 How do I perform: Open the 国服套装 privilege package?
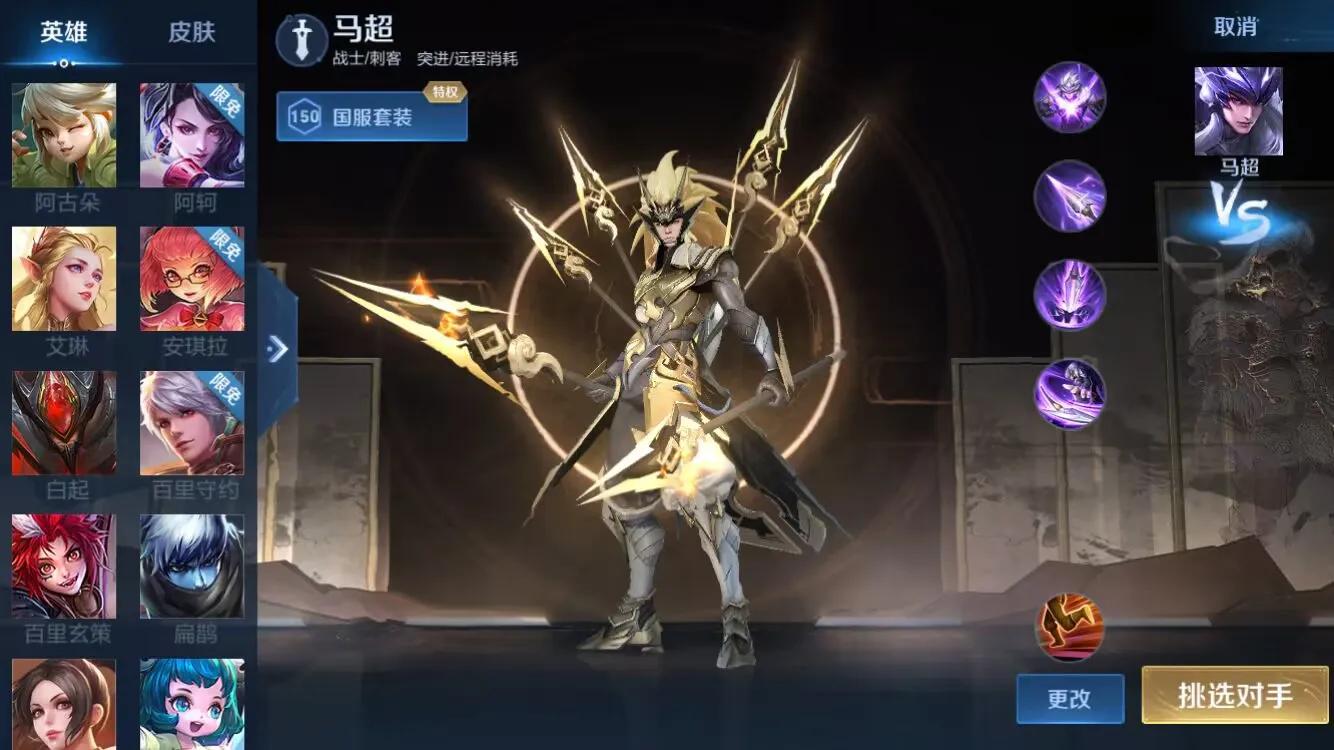[371, 115]
